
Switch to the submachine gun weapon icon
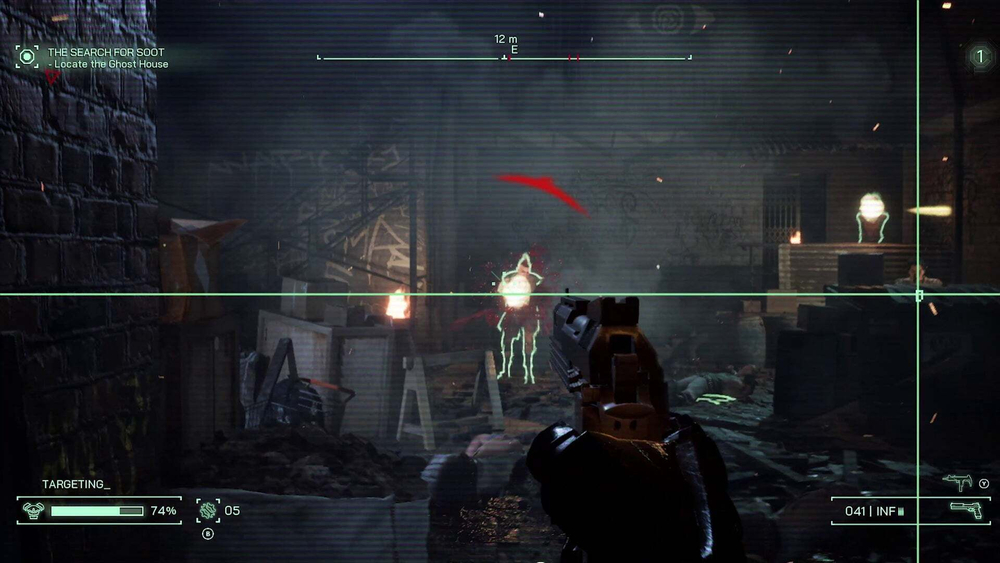(x=958, y=483)
